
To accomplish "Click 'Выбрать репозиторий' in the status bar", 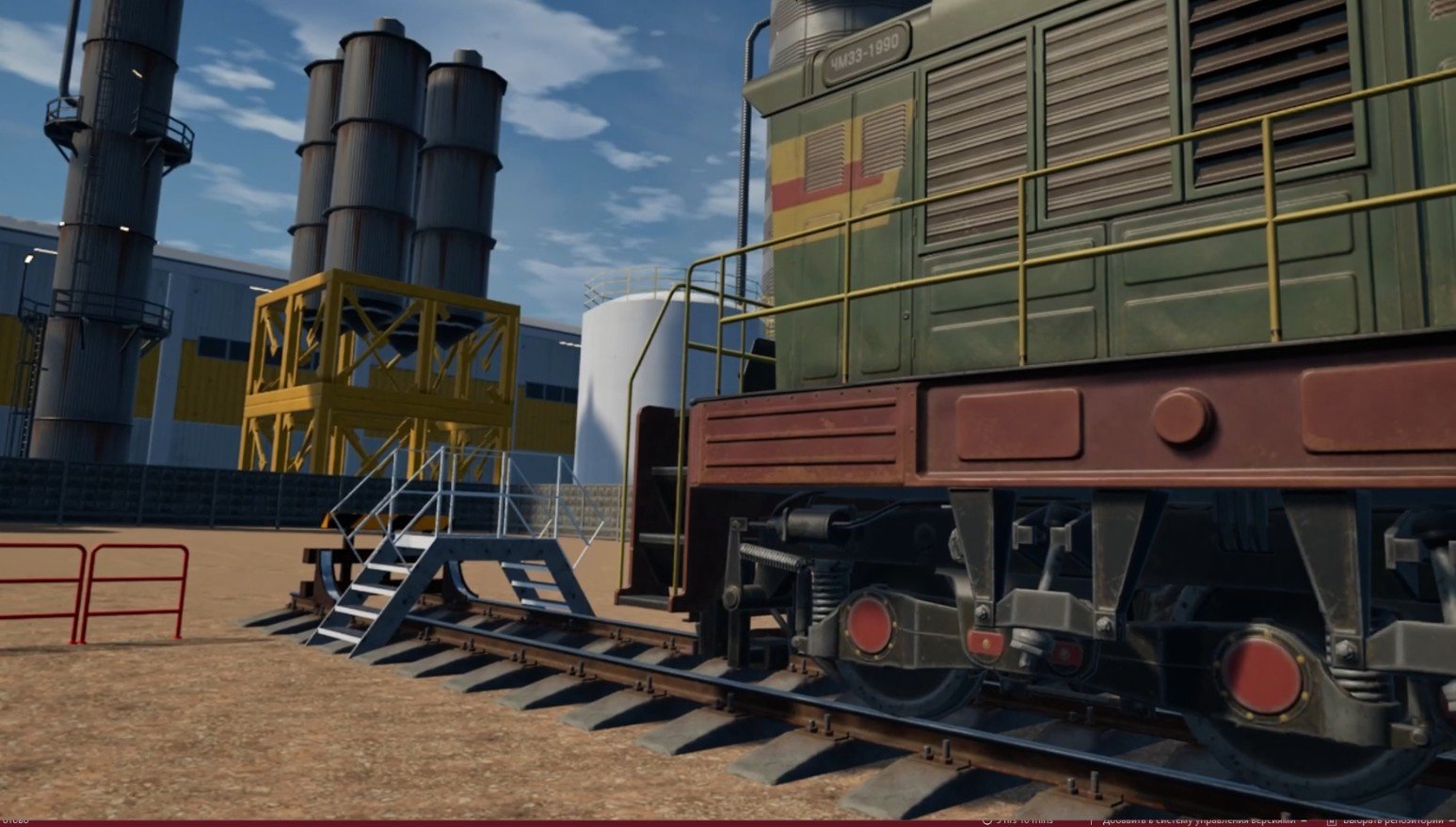I will pyautogui.click(x=1390, y=821).
